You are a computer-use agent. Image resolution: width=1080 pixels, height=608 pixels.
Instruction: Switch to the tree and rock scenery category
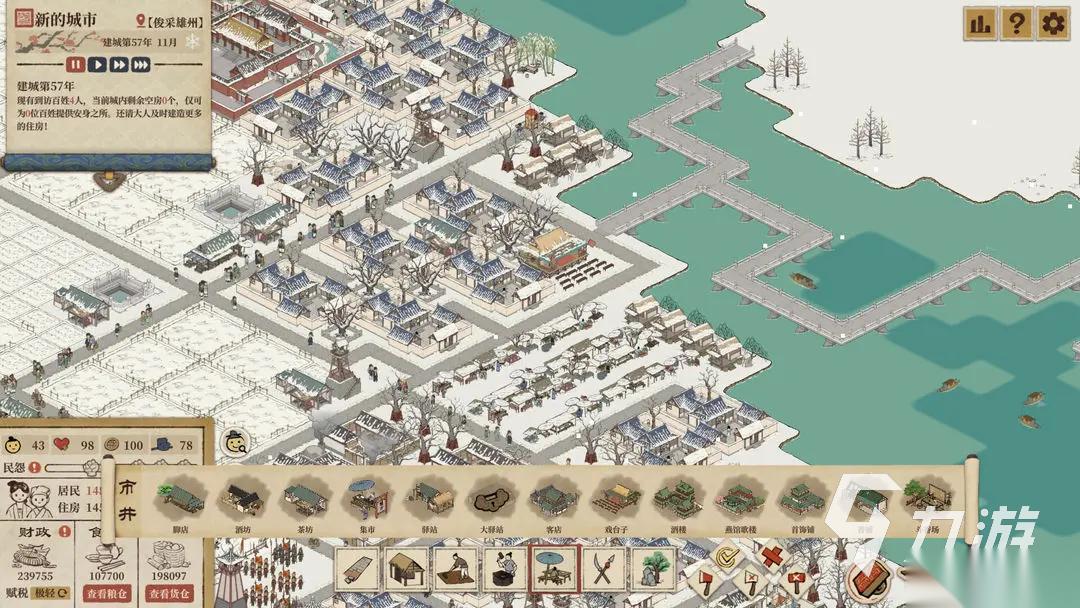(x=652, y=569)
